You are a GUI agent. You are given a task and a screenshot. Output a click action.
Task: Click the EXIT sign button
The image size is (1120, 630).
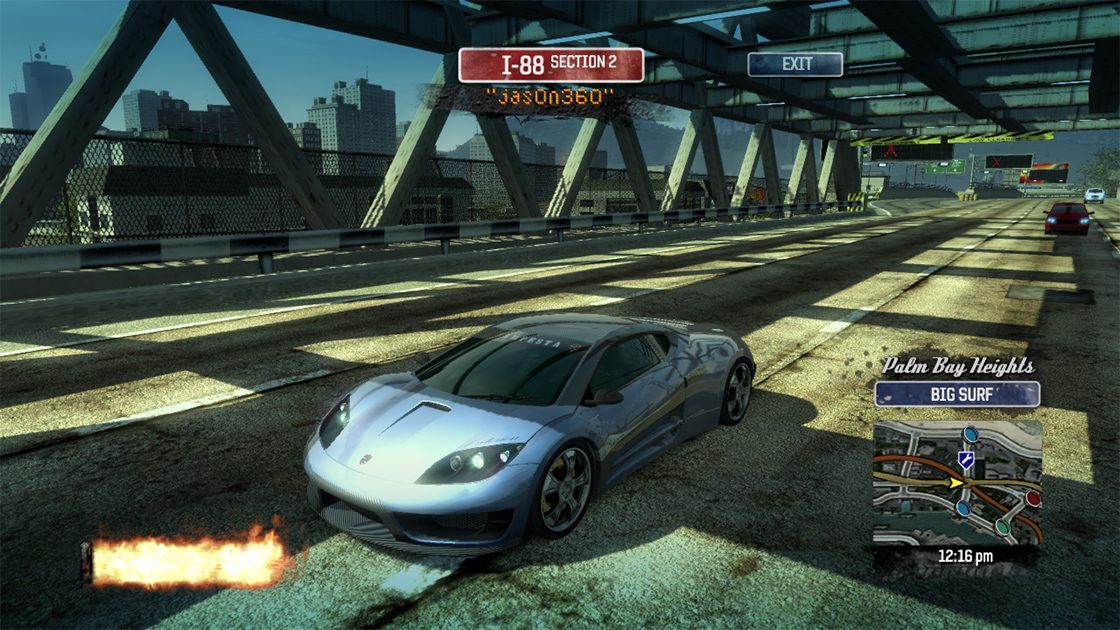(795, 64)
